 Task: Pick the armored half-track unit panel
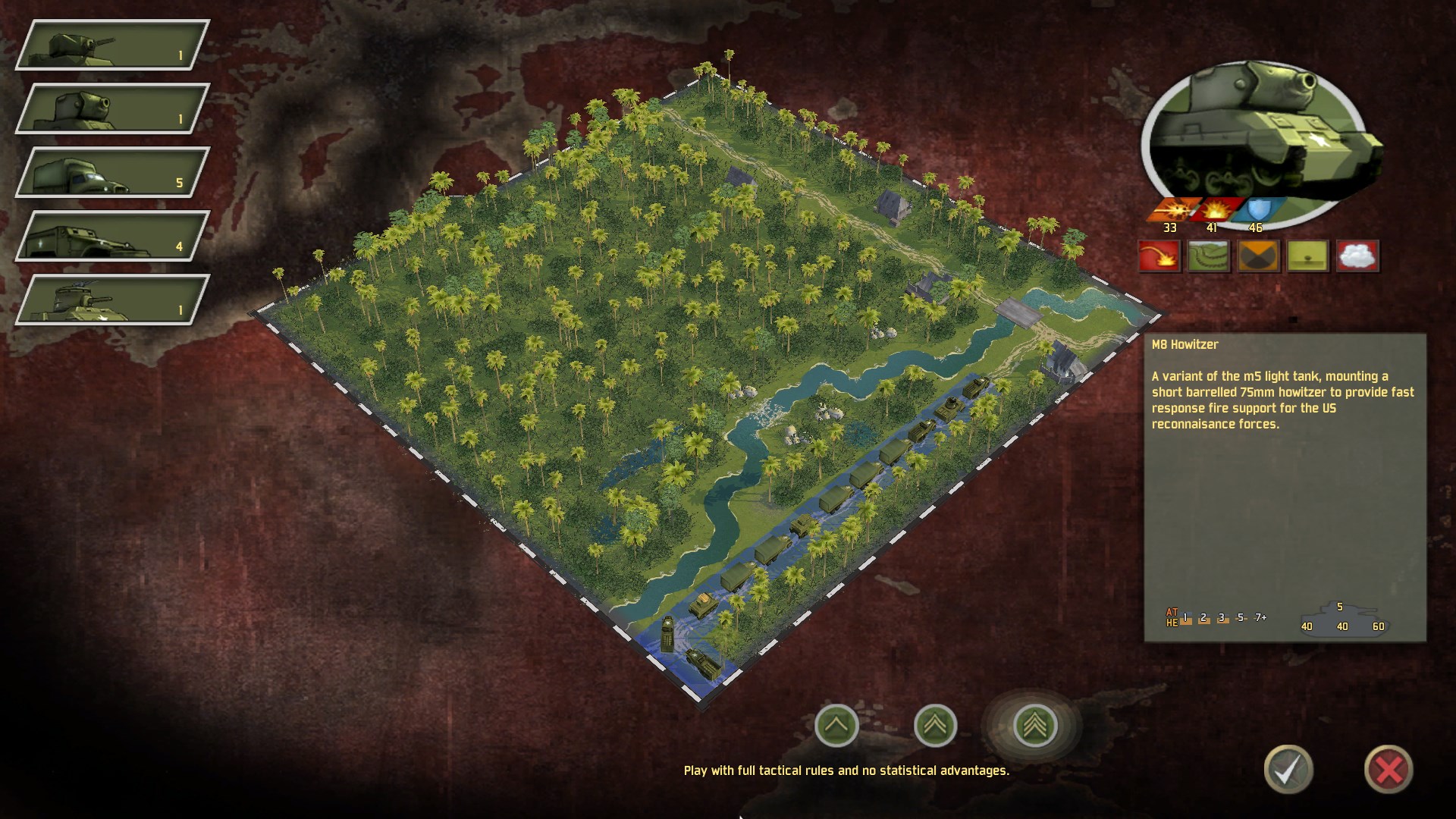(112, 236)
